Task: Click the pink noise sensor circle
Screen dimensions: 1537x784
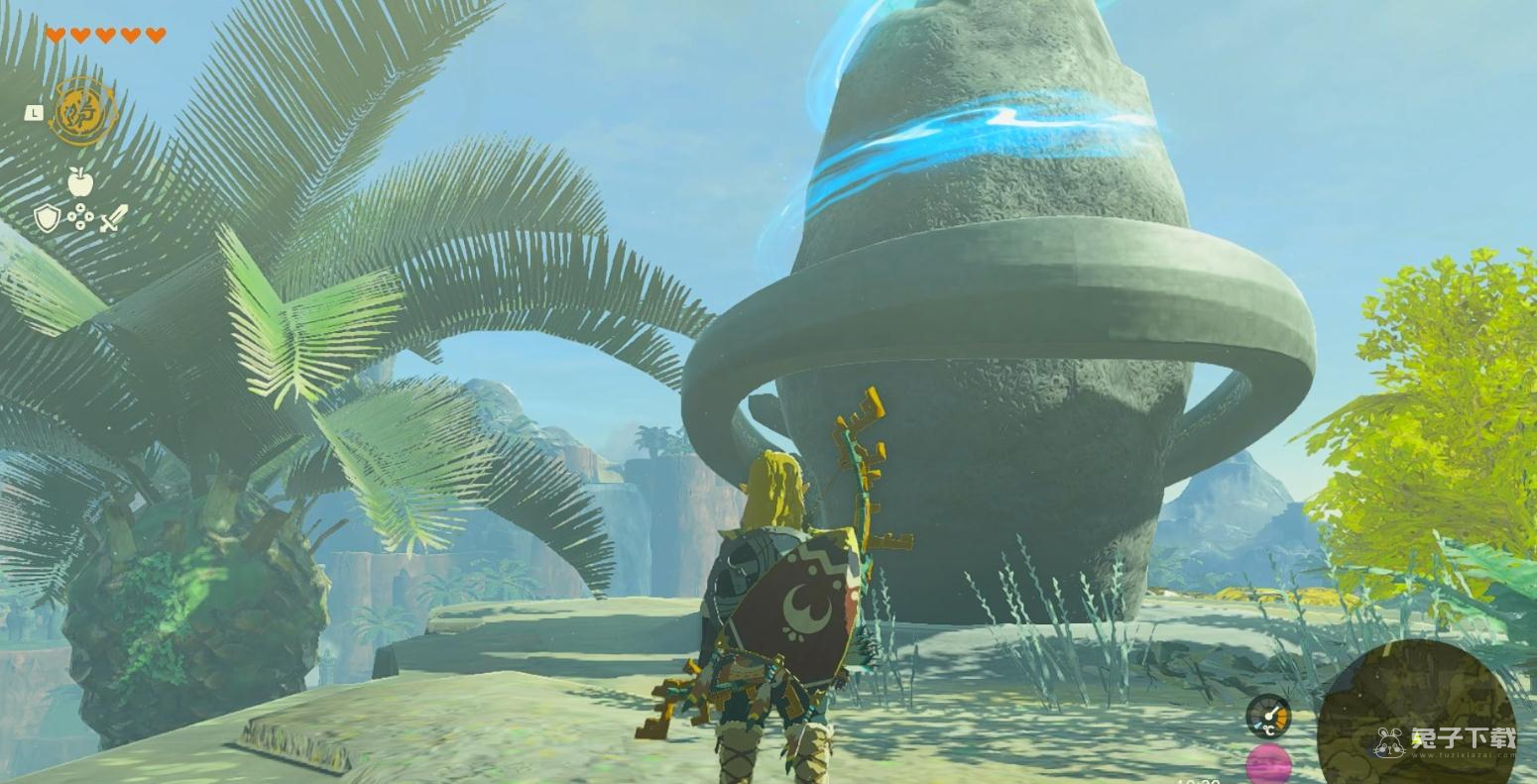Action: click(x=1268, y=765)
